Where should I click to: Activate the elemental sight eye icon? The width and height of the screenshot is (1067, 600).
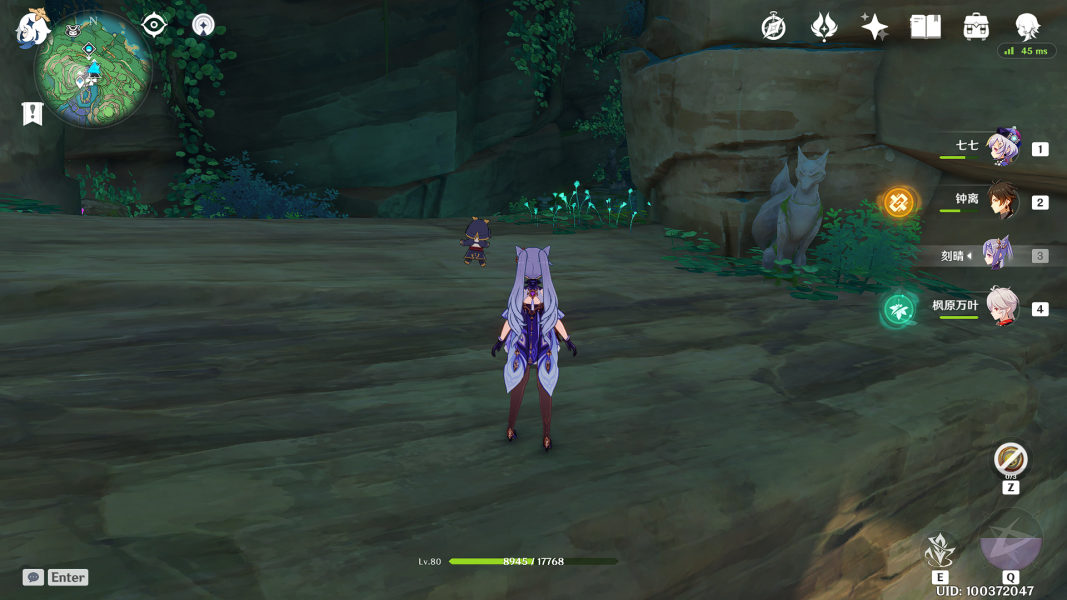click(154, 25)
